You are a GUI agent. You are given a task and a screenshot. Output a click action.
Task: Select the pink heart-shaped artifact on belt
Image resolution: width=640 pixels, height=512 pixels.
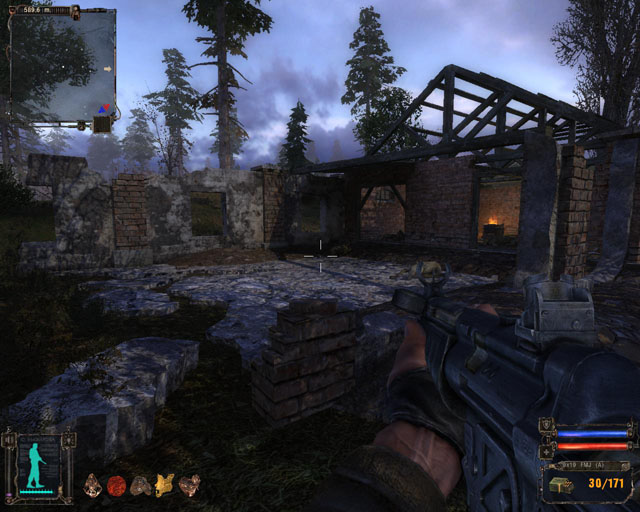188,486
